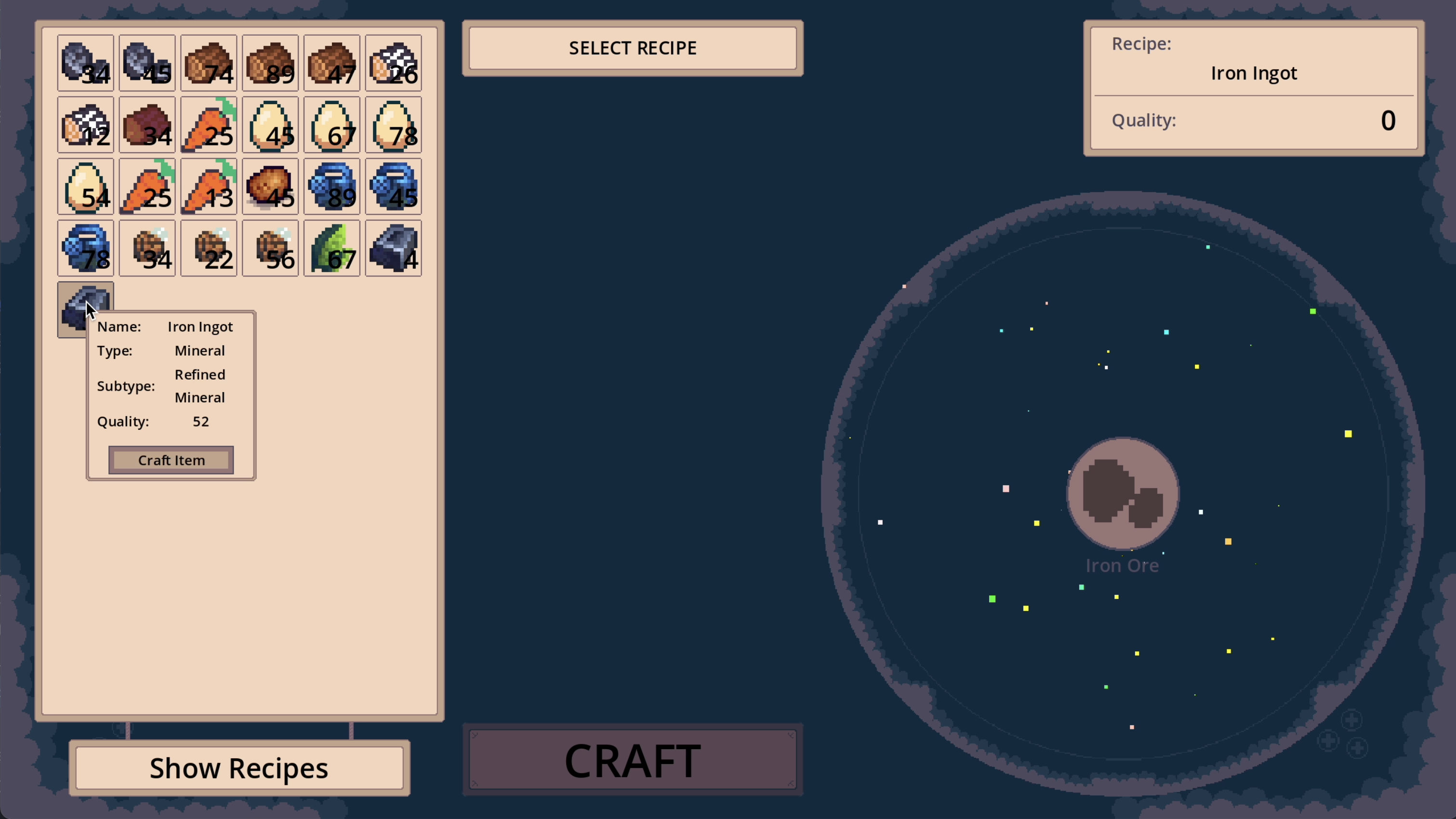Pick the dark red chunk with quality 34
Viewport: 1456px width, 819px height.
click(x=147, y=124)
